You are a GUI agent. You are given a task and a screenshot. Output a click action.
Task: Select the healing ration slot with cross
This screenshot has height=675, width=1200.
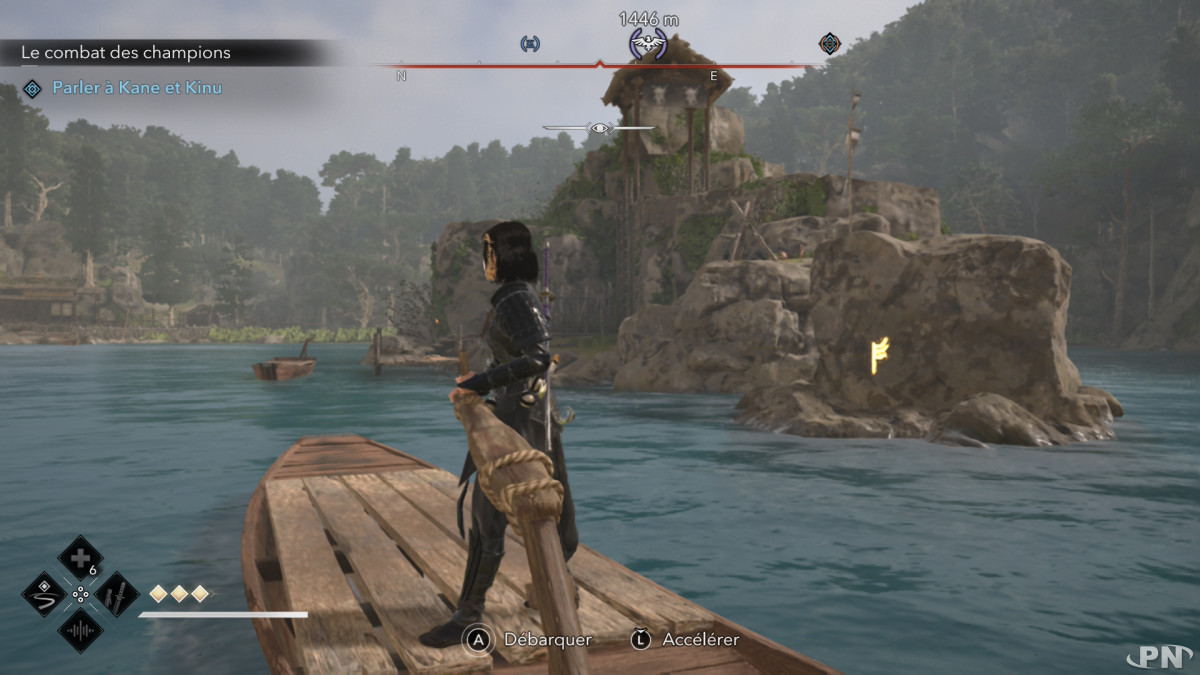(80, 556)
